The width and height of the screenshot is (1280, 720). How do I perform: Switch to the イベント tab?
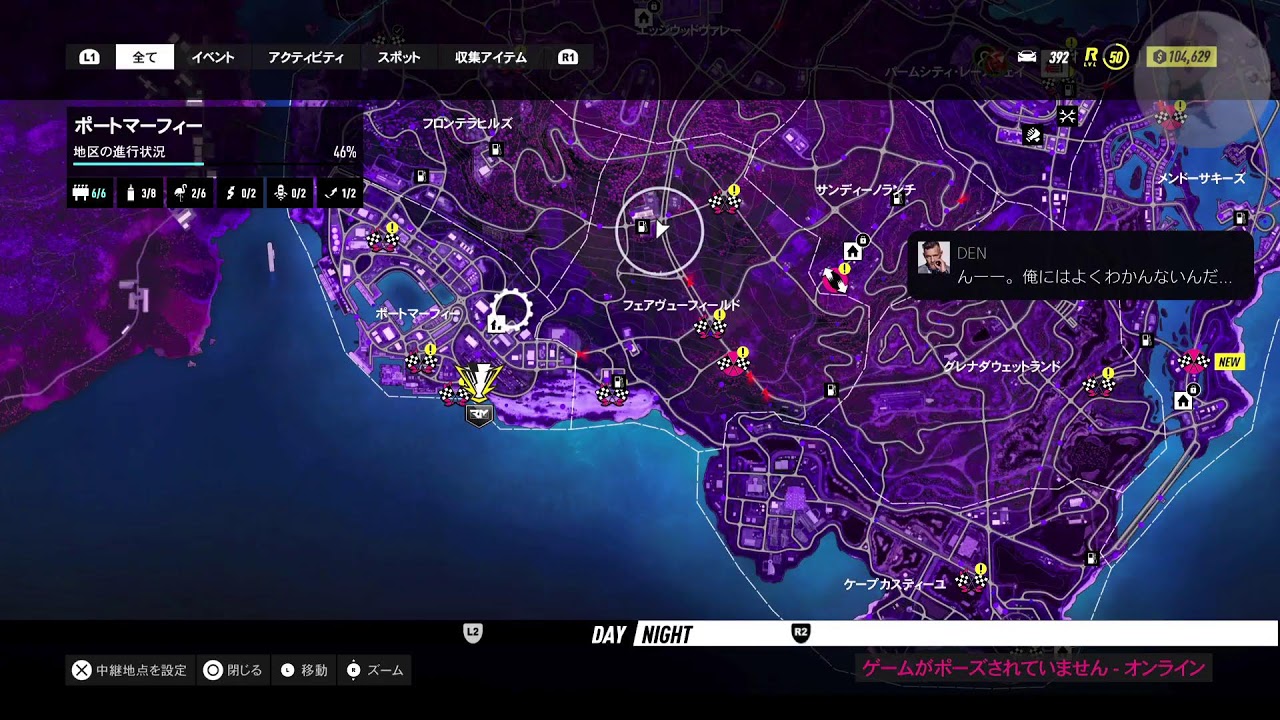[212, 57]
